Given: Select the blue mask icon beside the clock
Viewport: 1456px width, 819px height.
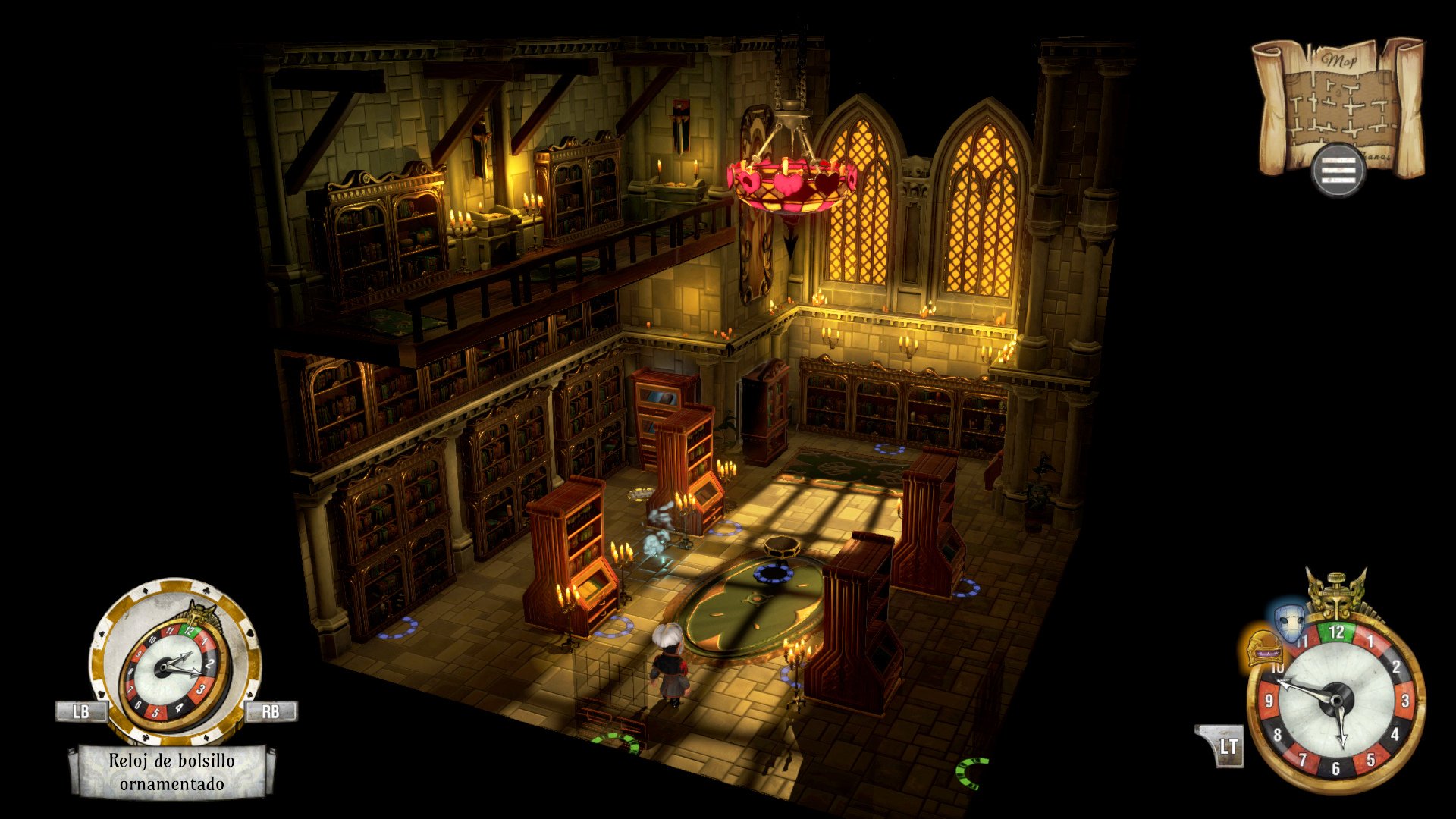Looking at the screenshot, I should point(1288,623).
